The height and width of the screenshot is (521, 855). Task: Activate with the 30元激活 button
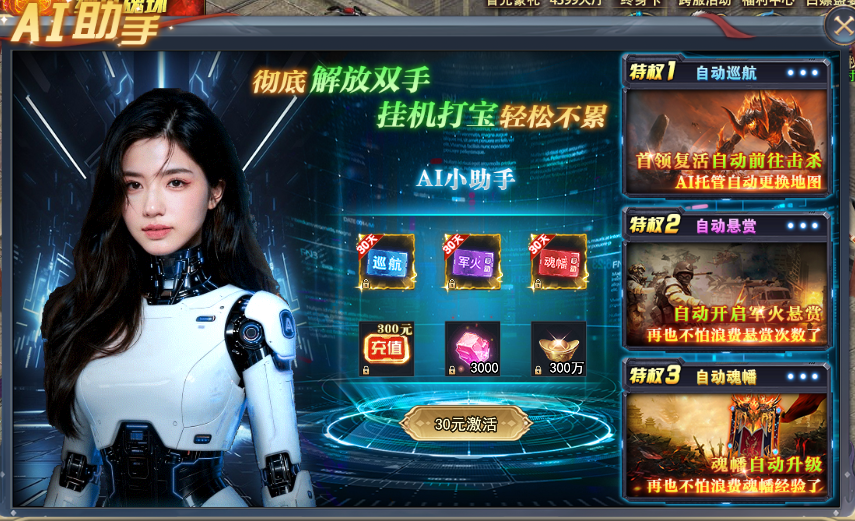tap(466, 423)
